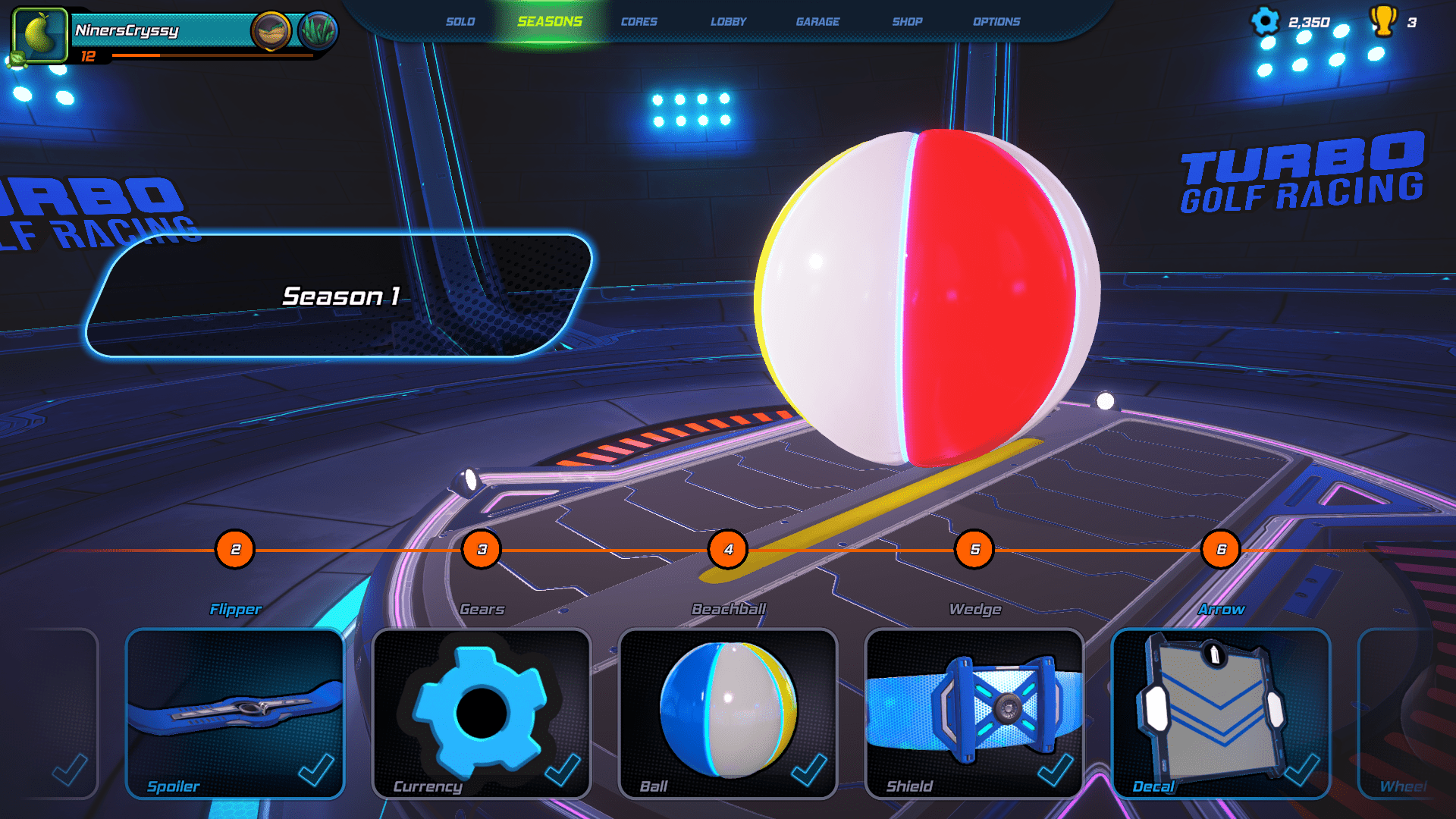Viewport: 1456px width, 819px height.
Task: Expand tier 2 on the progress track
Action: pyautogui.click(x=235, y=551)
